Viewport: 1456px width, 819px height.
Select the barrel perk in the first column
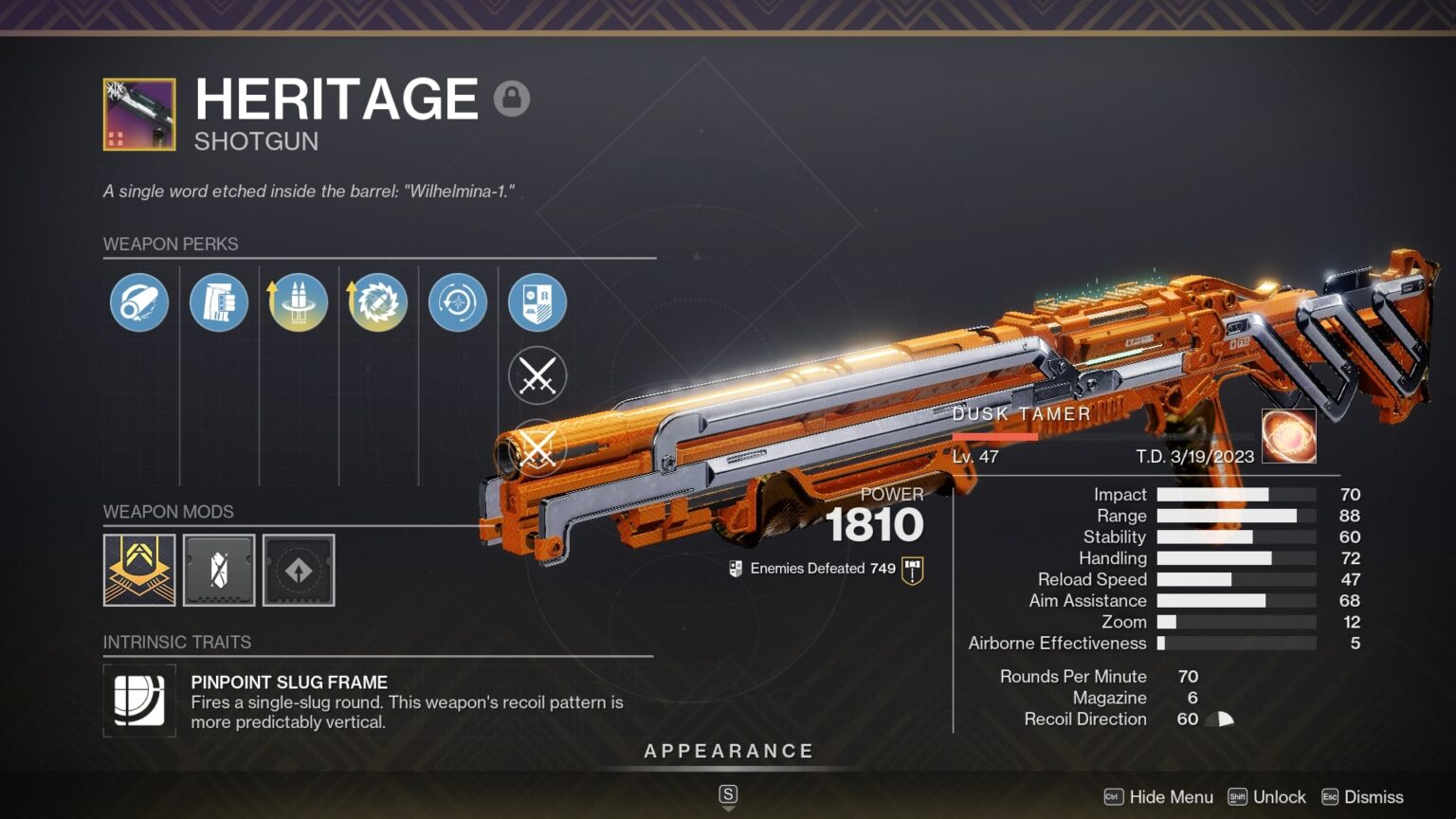point(138,301)
